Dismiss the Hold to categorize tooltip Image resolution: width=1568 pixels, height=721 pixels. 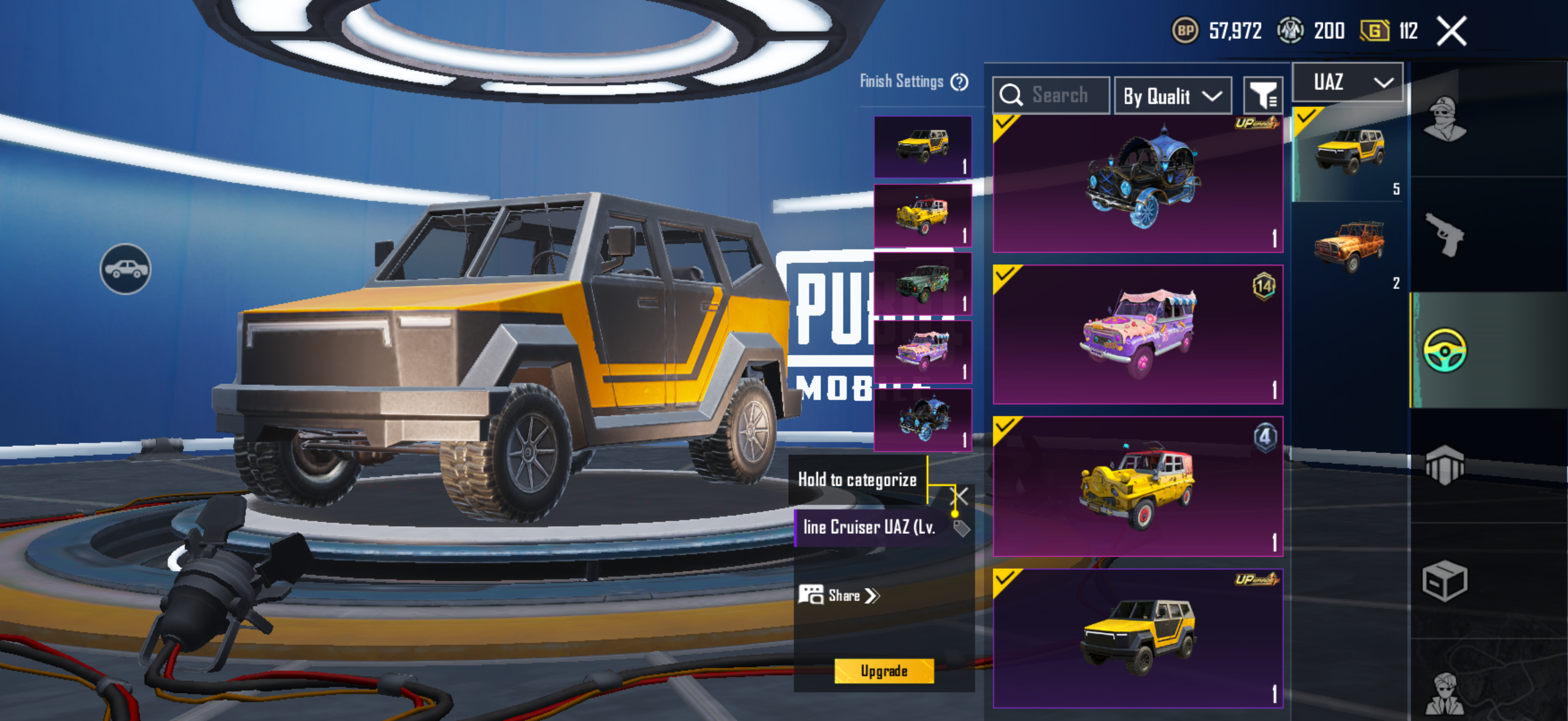pyautogui.click(x=959, y=495)
